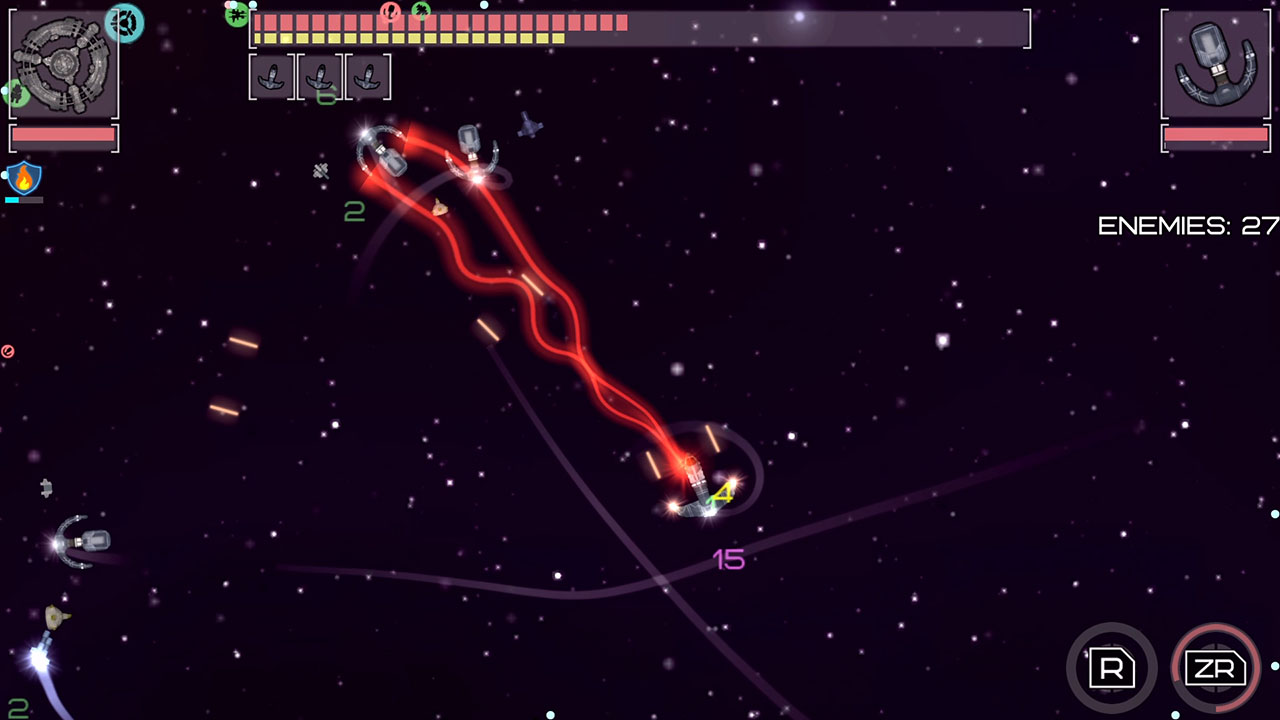
Task: Toggle the middle ship life slot showing 6
Action: [320, 76]
